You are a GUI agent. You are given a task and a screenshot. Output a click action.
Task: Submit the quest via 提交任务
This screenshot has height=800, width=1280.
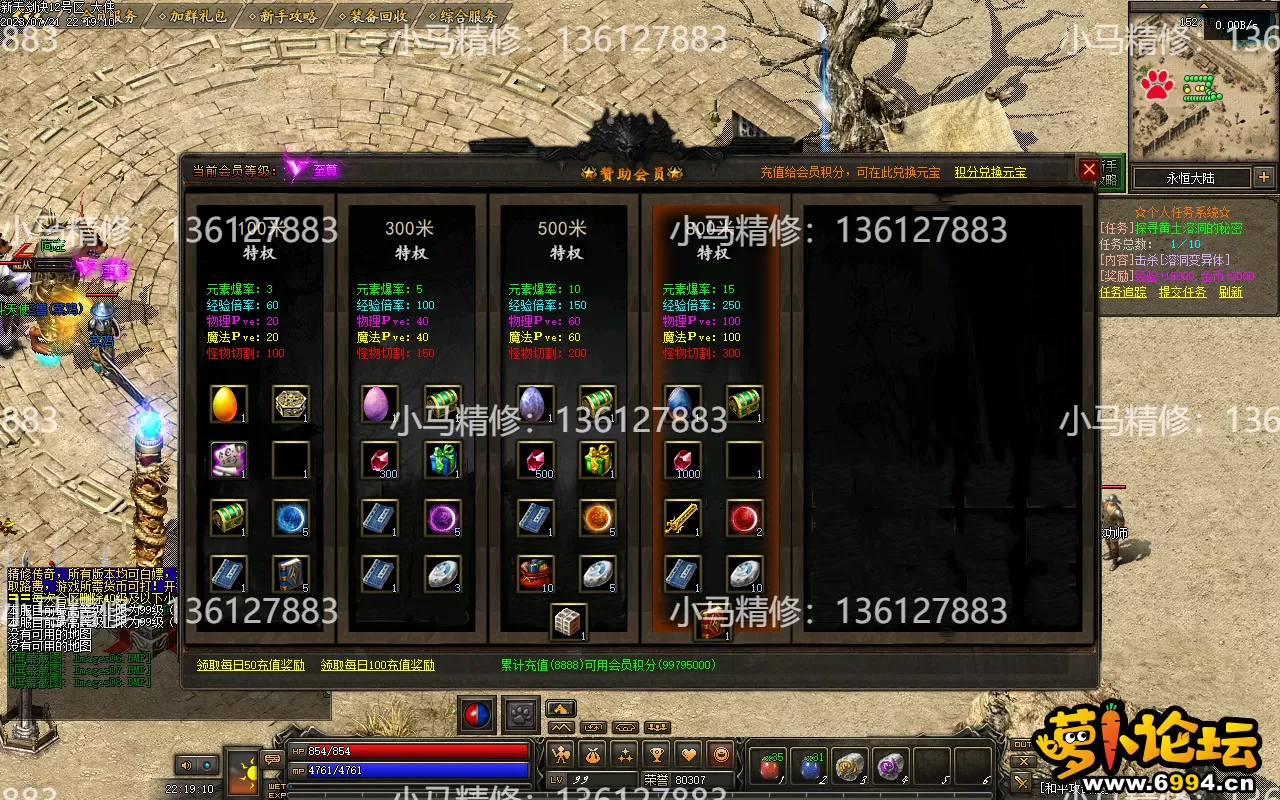1182,292
